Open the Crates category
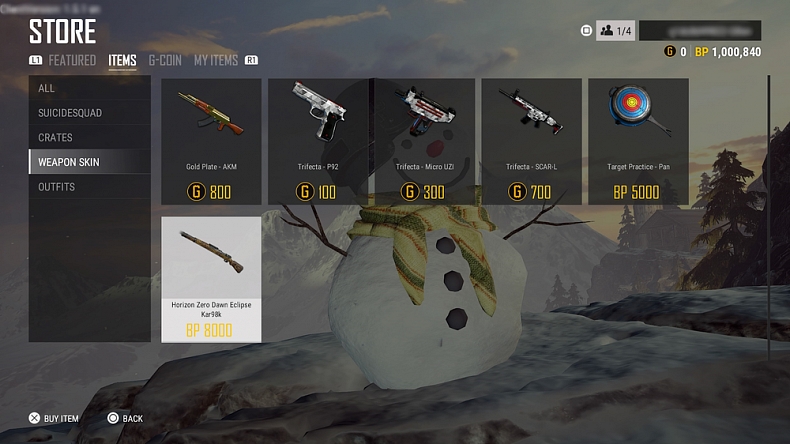 [x=89, y=137]
